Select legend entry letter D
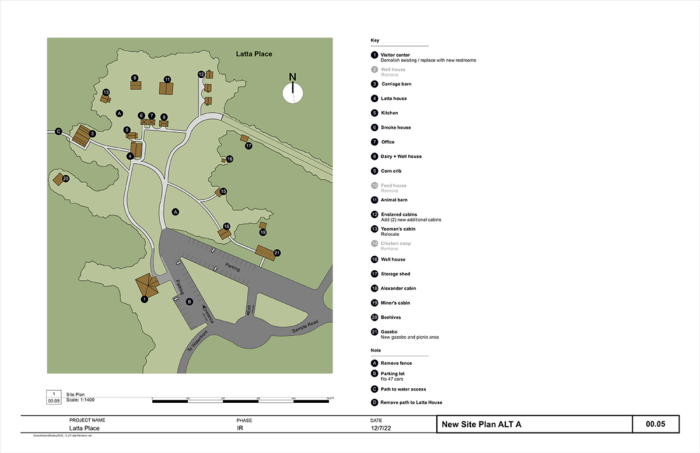Screen dimensions: 700x453 coord(374,402)
